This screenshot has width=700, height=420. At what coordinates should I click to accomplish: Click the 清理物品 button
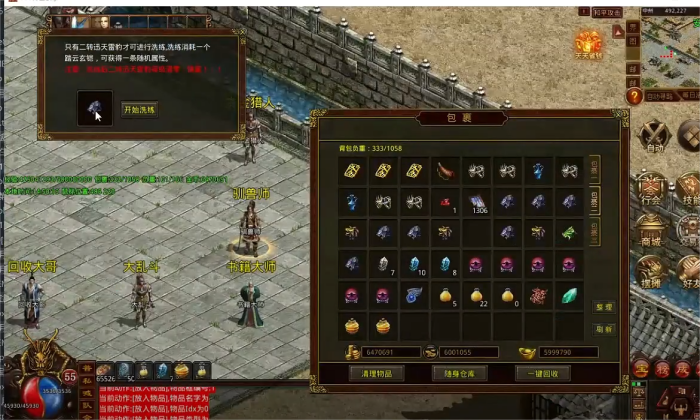376,373
